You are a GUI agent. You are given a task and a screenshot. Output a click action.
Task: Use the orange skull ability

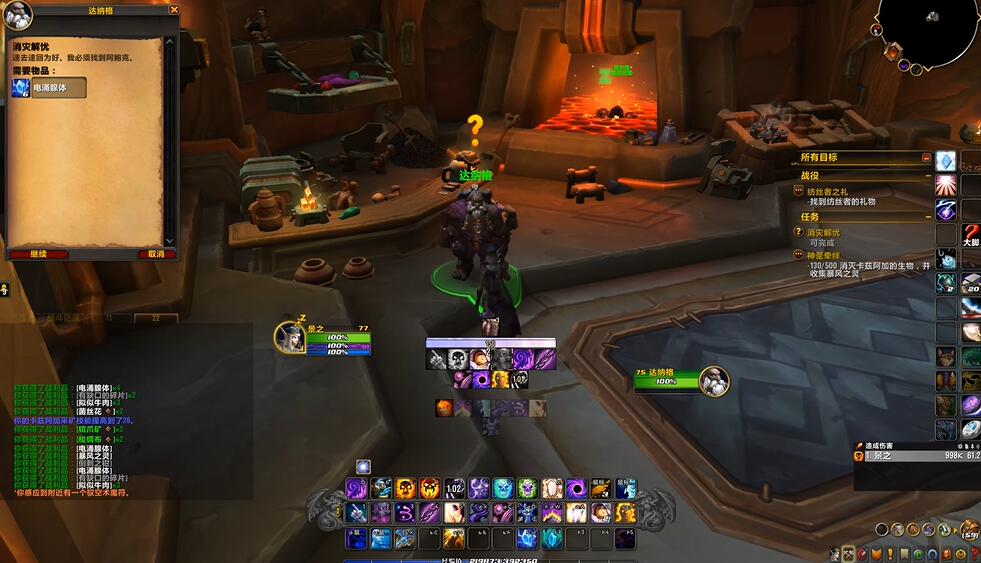[x=406, y=488]
